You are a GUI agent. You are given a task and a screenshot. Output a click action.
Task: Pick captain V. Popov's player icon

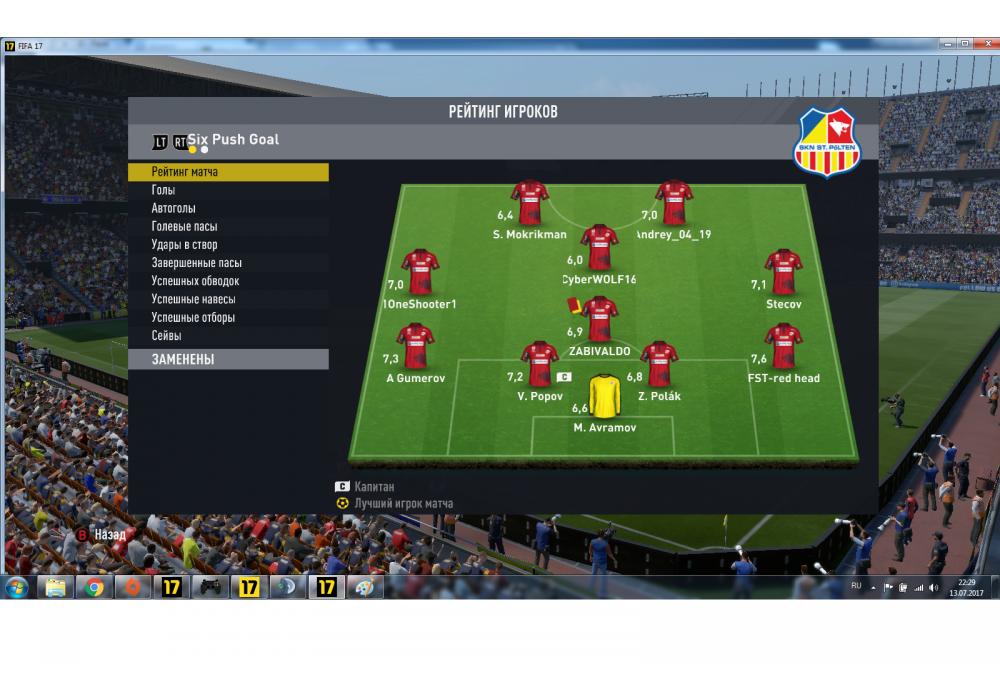pyautogui.click(x=540, y=364)
